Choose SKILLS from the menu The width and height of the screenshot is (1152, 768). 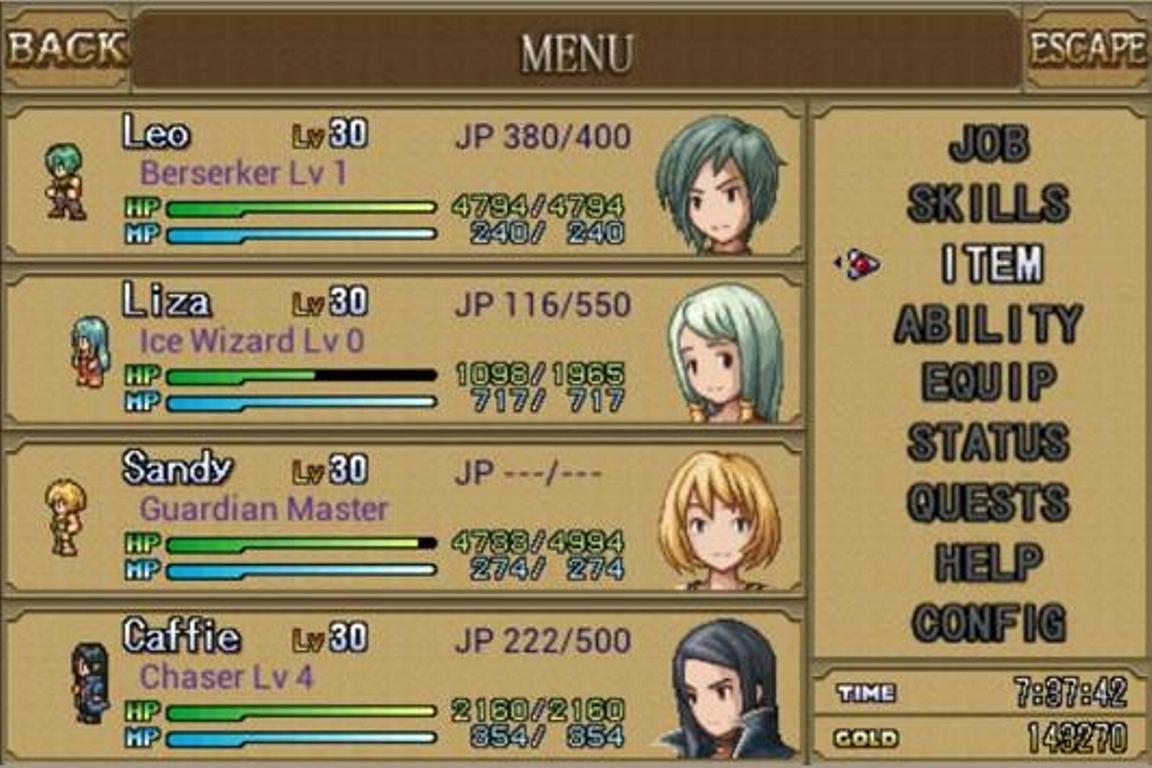[x=988, y=203]
